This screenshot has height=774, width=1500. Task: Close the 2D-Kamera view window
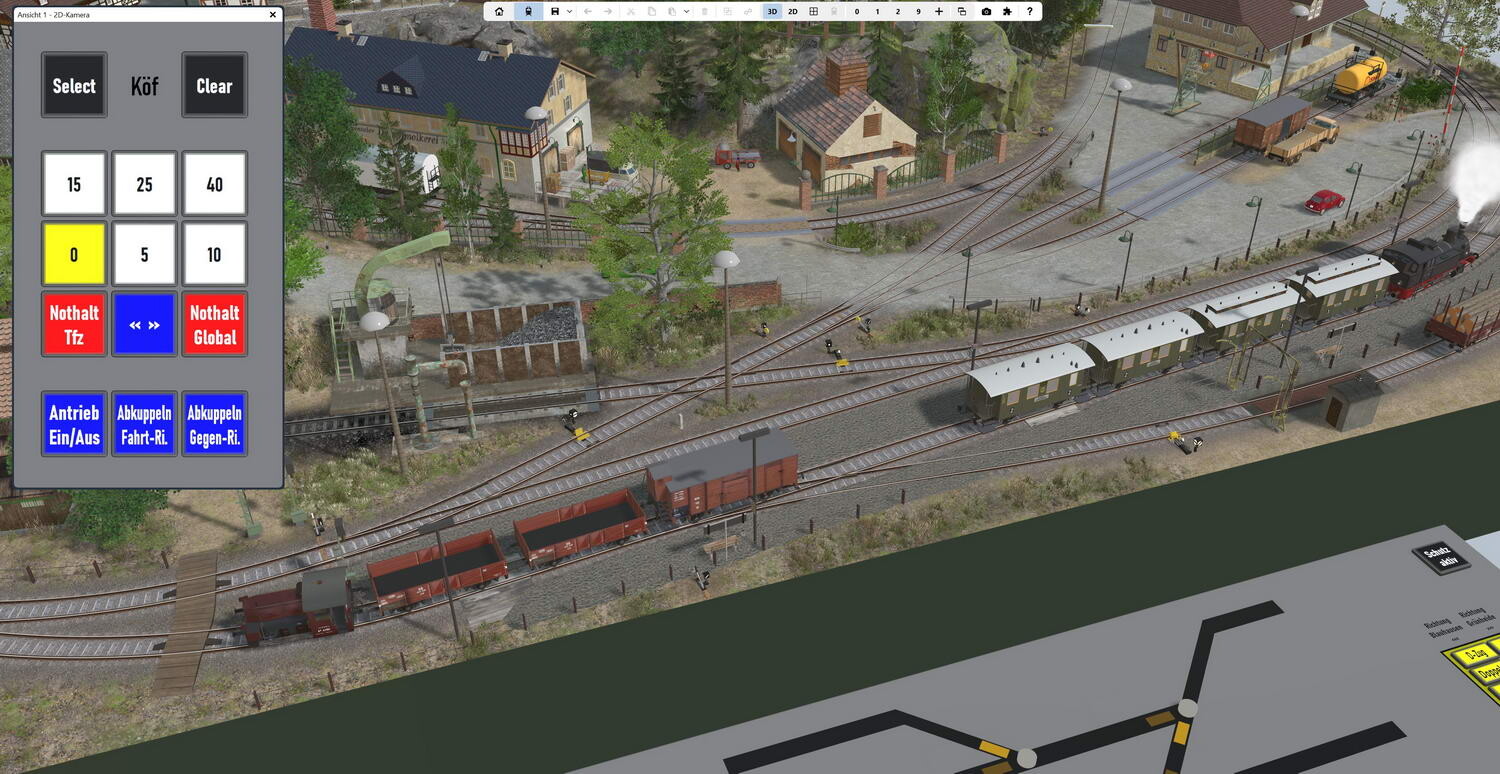pos(273,15)
